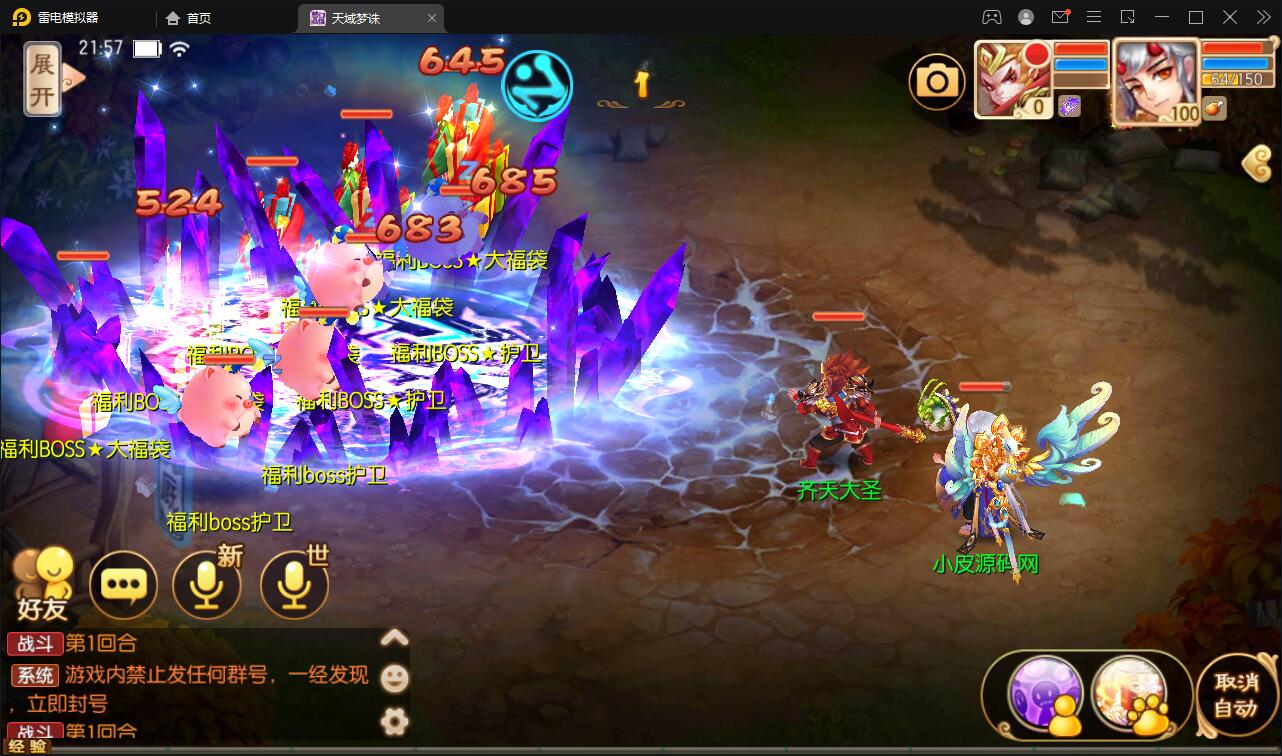Expand the chat log with up arrow
Viewport: 1282px width, 756px height.
pos(395,638)
